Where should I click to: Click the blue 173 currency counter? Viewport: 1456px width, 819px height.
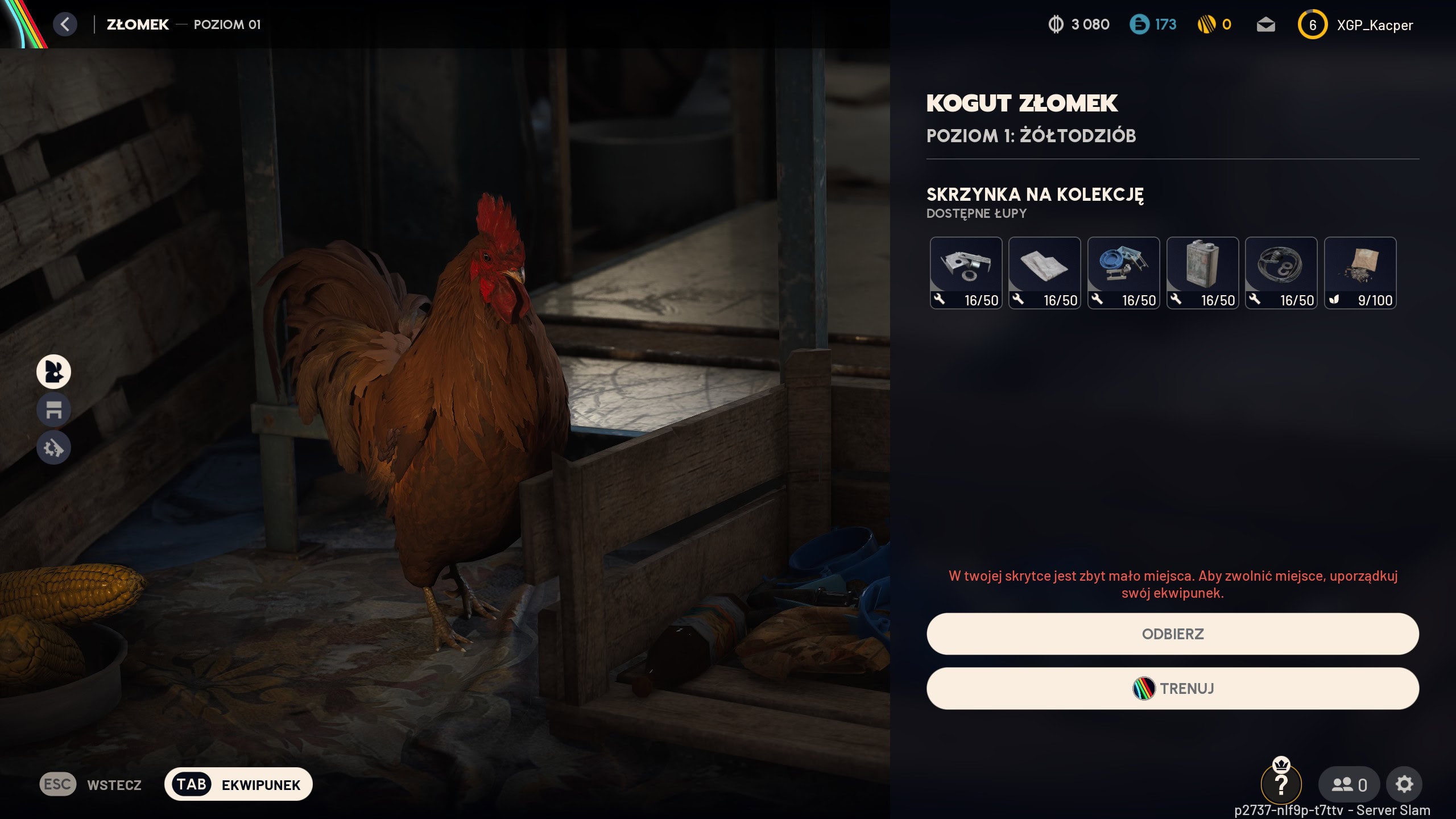pyautogui.click(x=1153, y=24)
